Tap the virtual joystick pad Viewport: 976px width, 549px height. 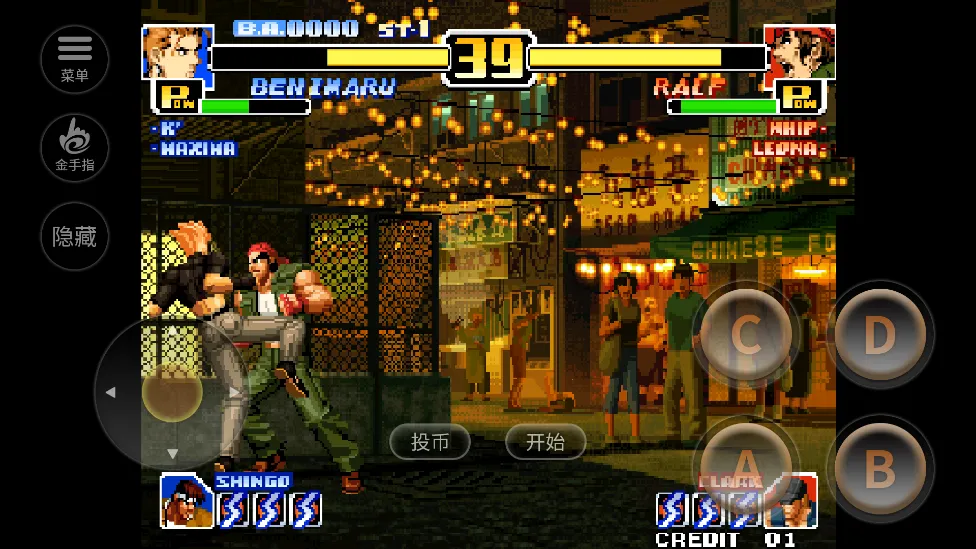(x=172, y=392)
